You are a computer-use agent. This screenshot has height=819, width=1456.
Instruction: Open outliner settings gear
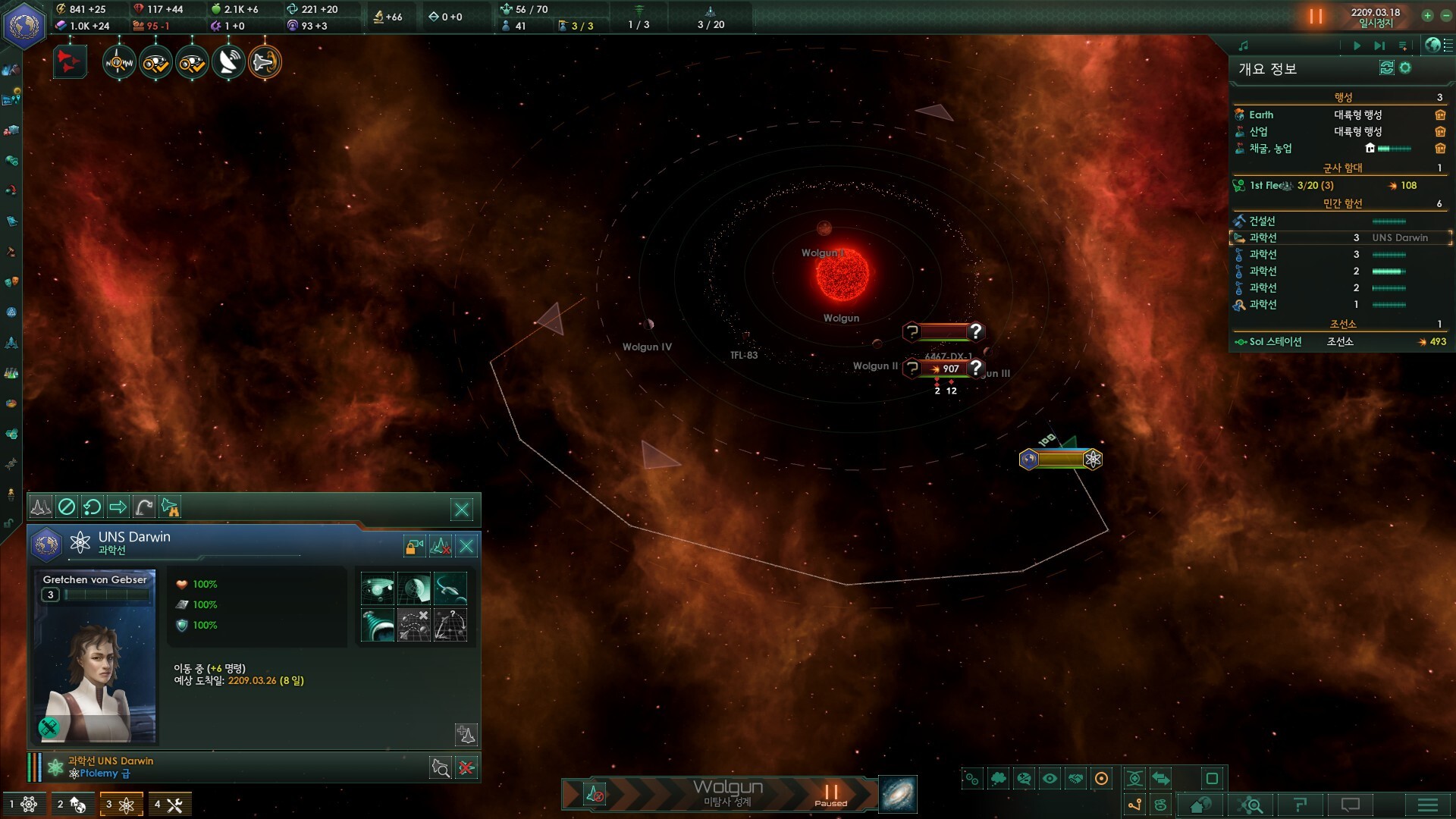1405,68
